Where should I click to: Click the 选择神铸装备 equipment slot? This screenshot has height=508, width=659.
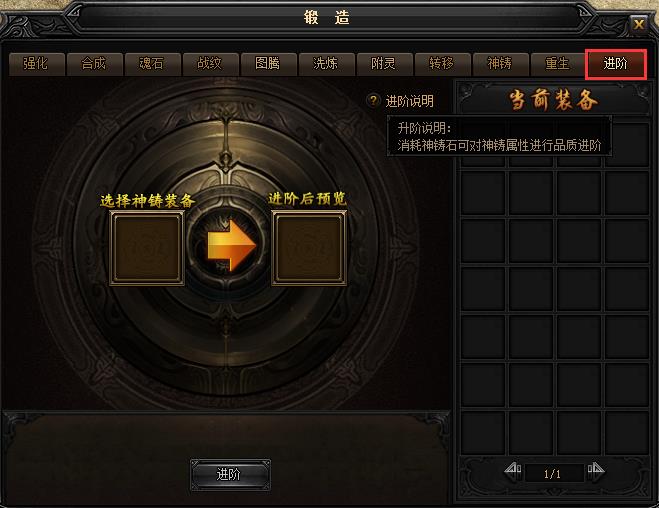click(147, 248)
